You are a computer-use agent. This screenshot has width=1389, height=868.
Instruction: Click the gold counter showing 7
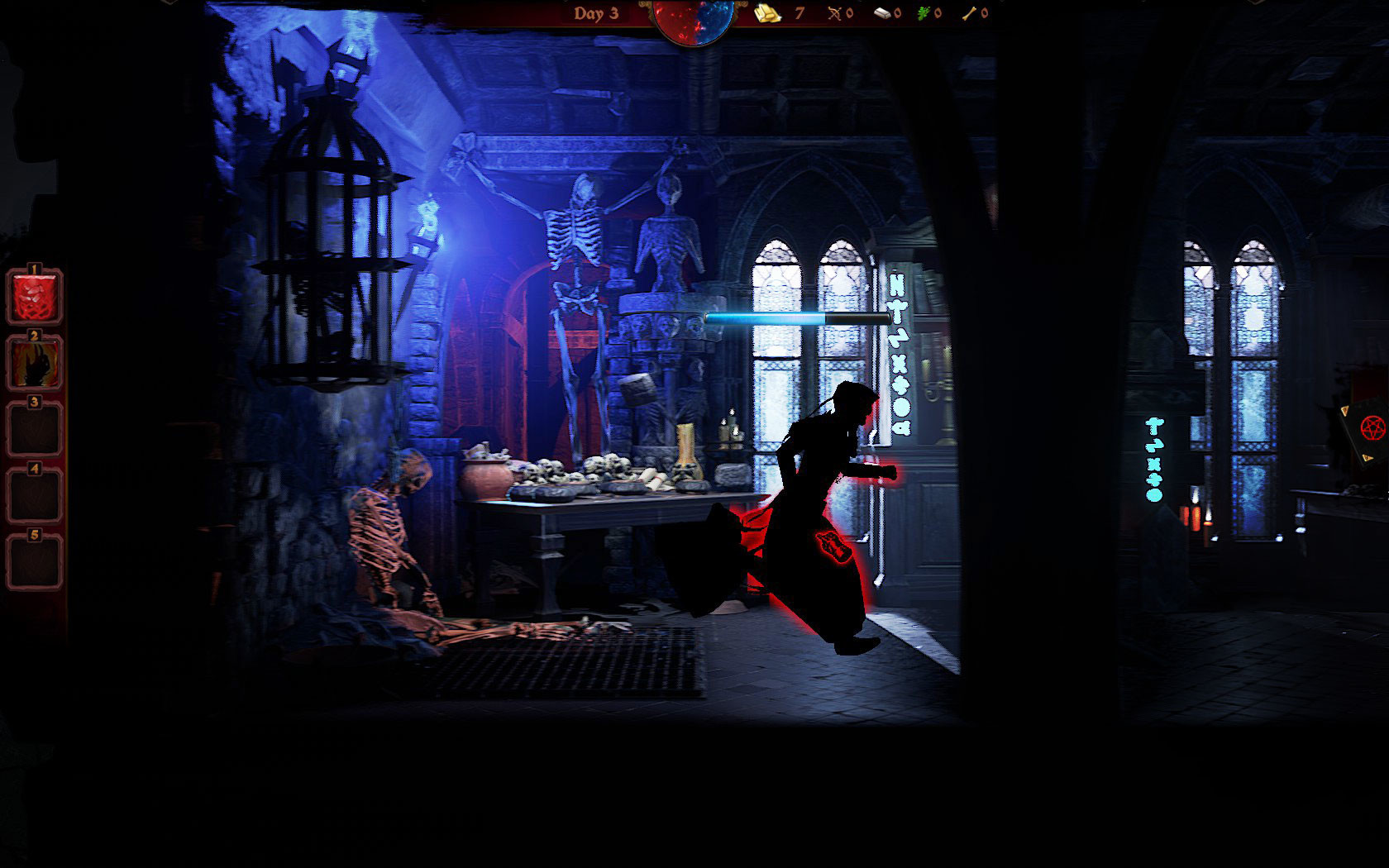(x=799, y=13)
